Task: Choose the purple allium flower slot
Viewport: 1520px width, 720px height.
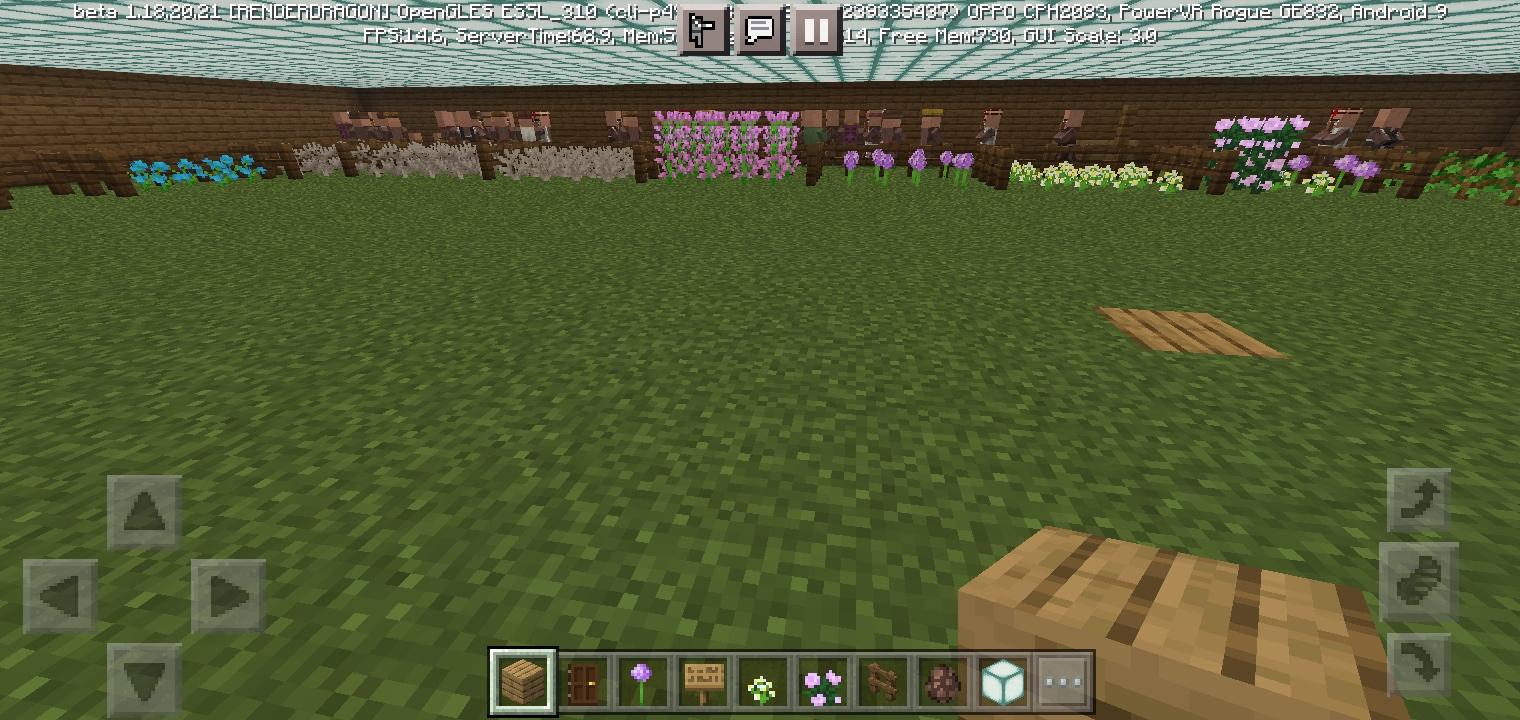Action: pyautogui.click(x=642, y=683)
